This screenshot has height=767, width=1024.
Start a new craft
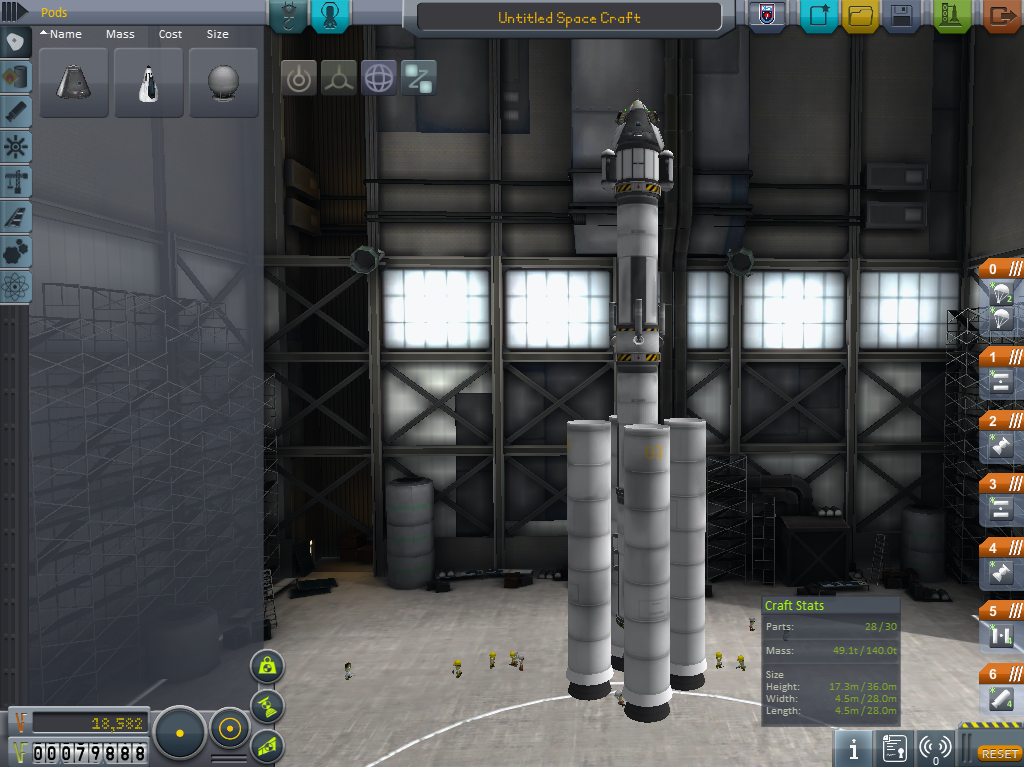819,16
